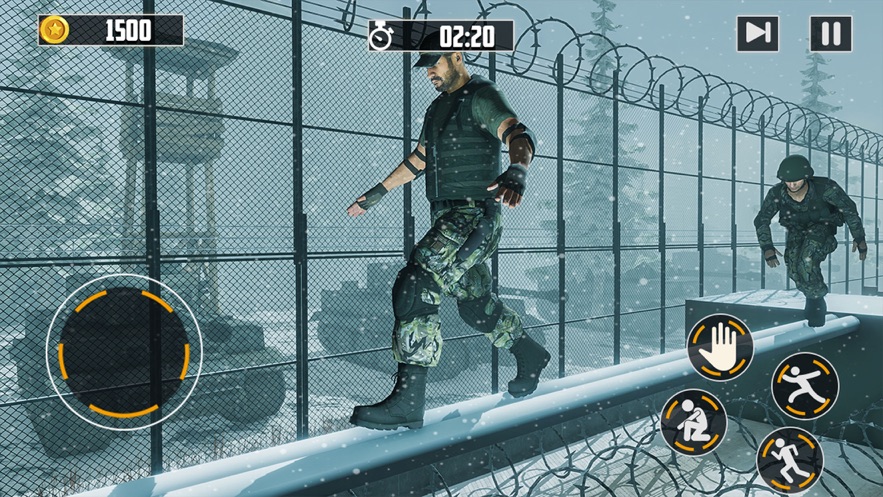Screen dimensions: 883x497
Task: Pause the game
Action: pos(831,34)
